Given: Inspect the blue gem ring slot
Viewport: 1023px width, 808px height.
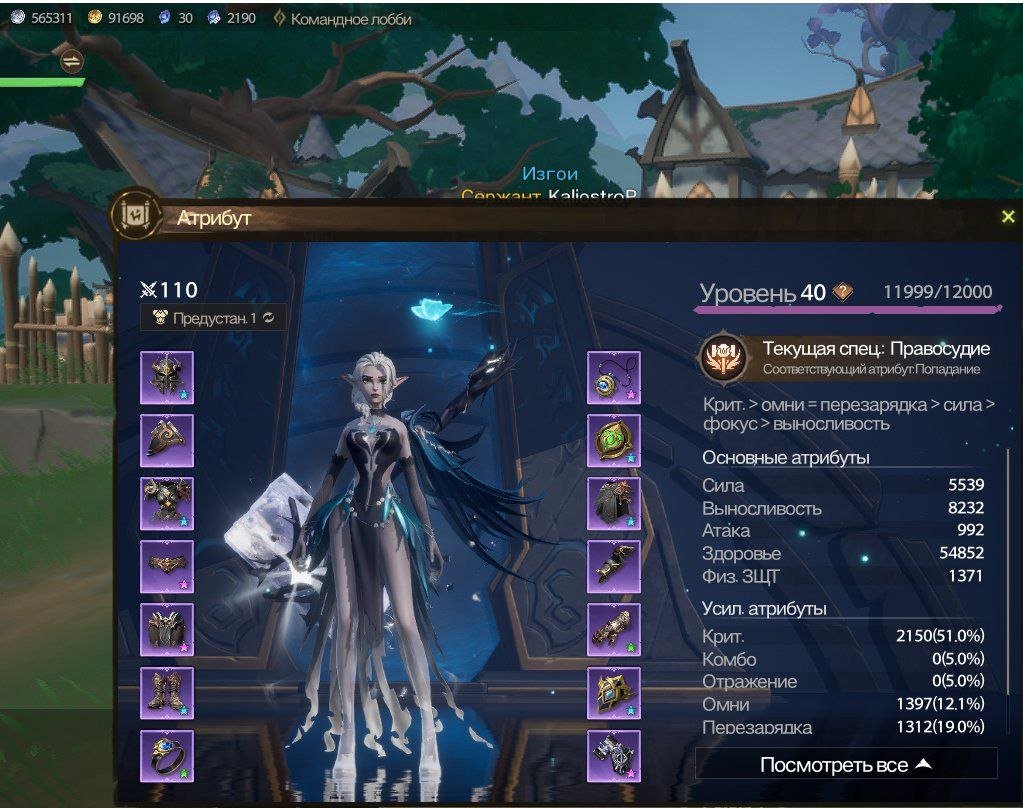Looking at the screenshot, I should coord(166,755).
